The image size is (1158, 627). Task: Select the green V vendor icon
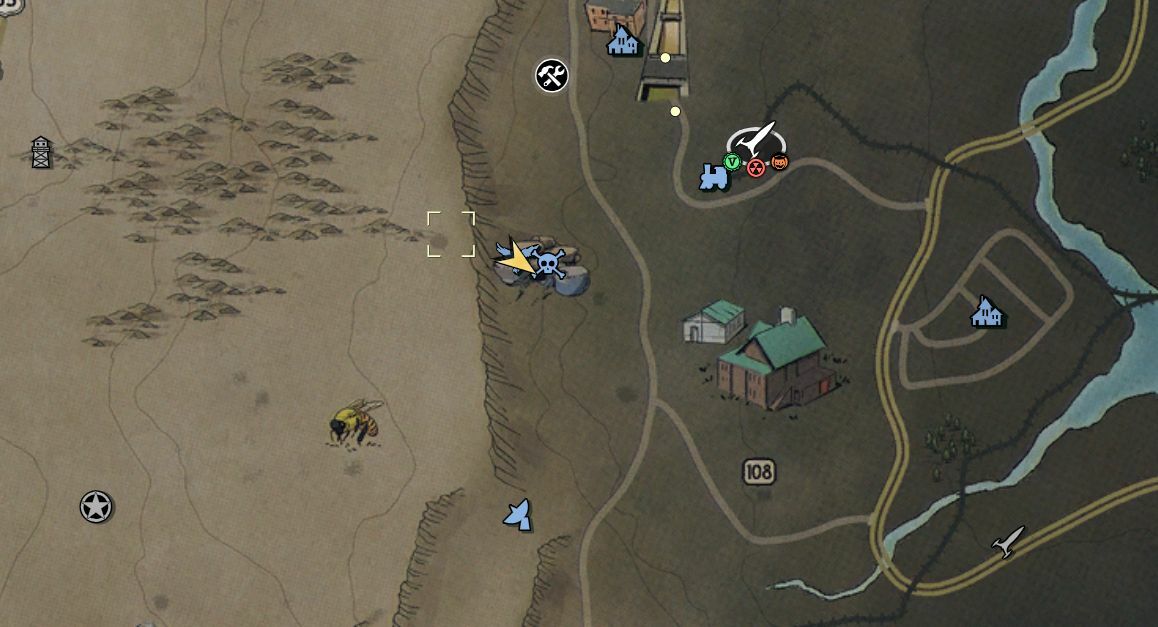[x=733, y=162]
